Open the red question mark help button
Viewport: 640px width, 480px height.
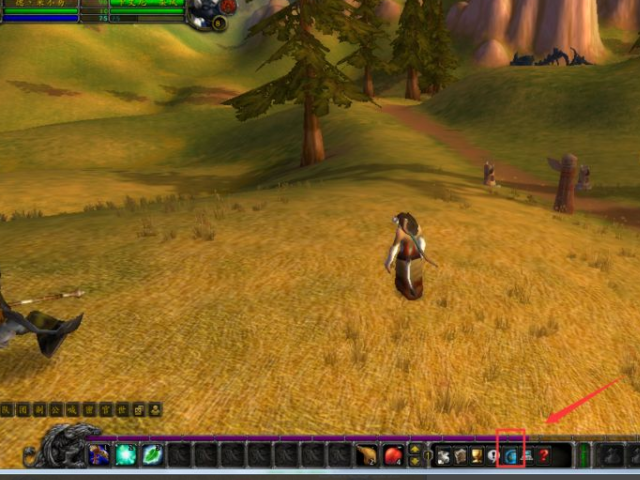pyautogui.click(x=544, y=456)
